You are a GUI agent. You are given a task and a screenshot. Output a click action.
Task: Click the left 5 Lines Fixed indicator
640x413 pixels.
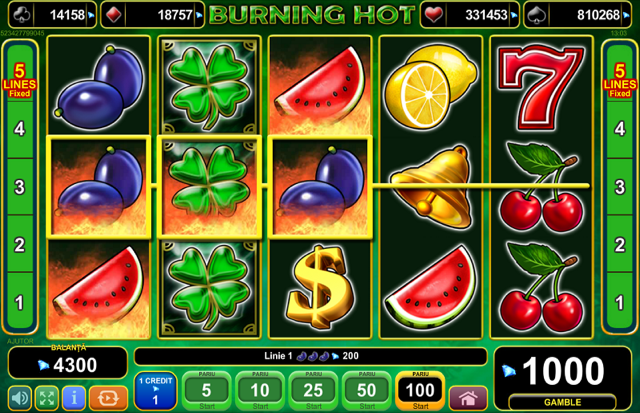coord(19,79)
